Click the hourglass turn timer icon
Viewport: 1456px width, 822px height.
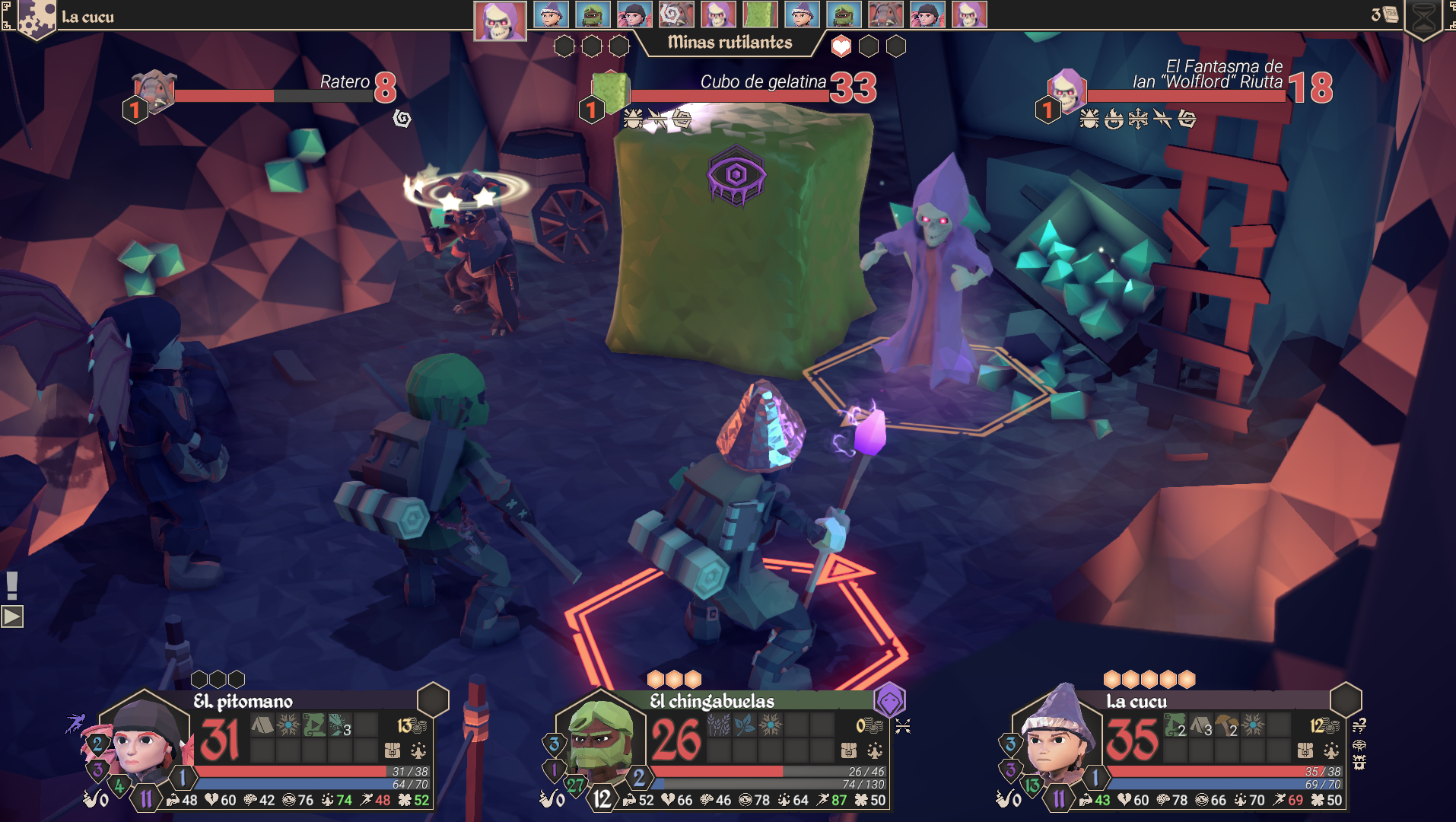coord(1423,18)
